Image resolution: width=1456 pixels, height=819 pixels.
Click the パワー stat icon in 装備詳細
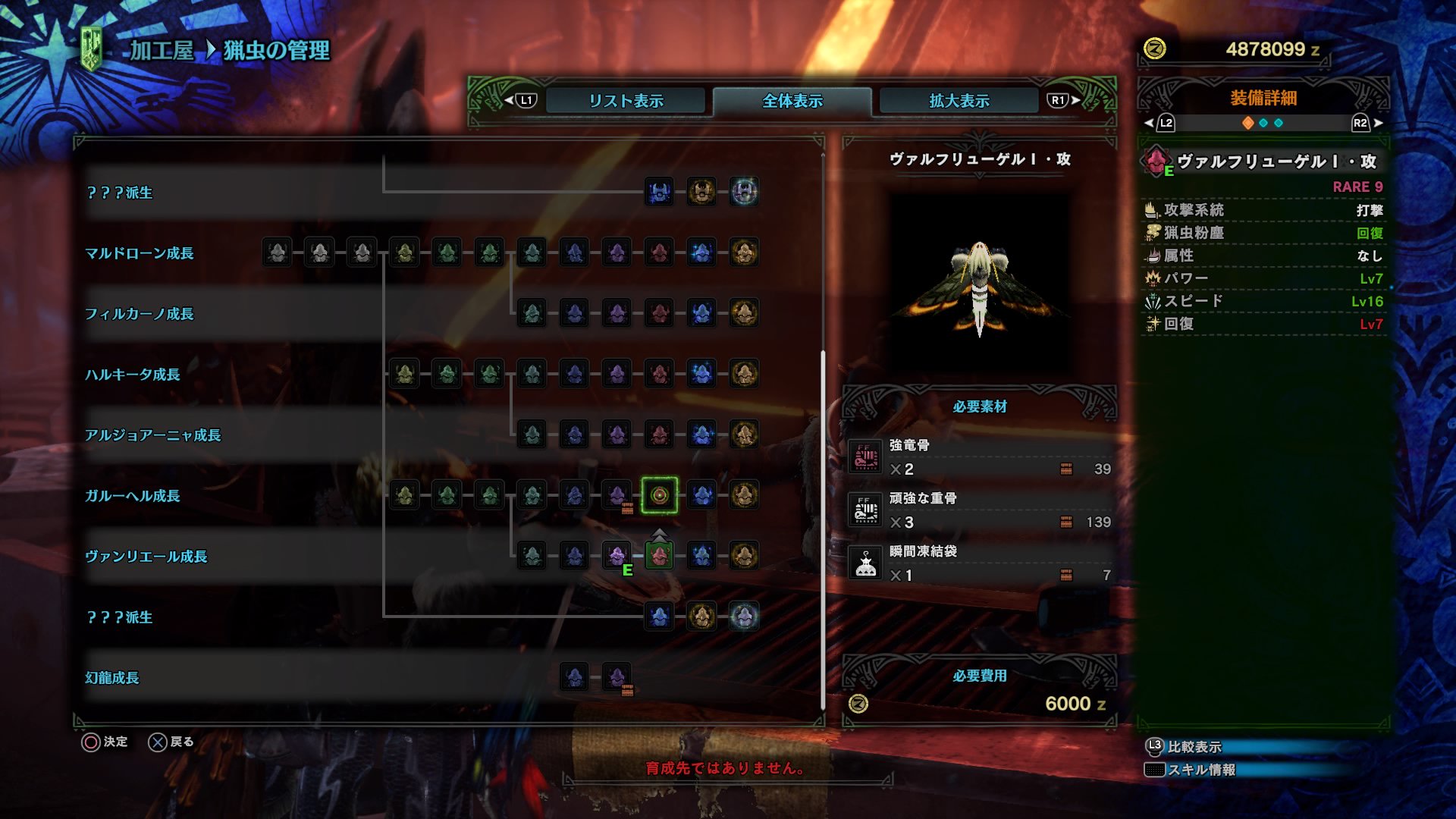tap(1152, 278)
